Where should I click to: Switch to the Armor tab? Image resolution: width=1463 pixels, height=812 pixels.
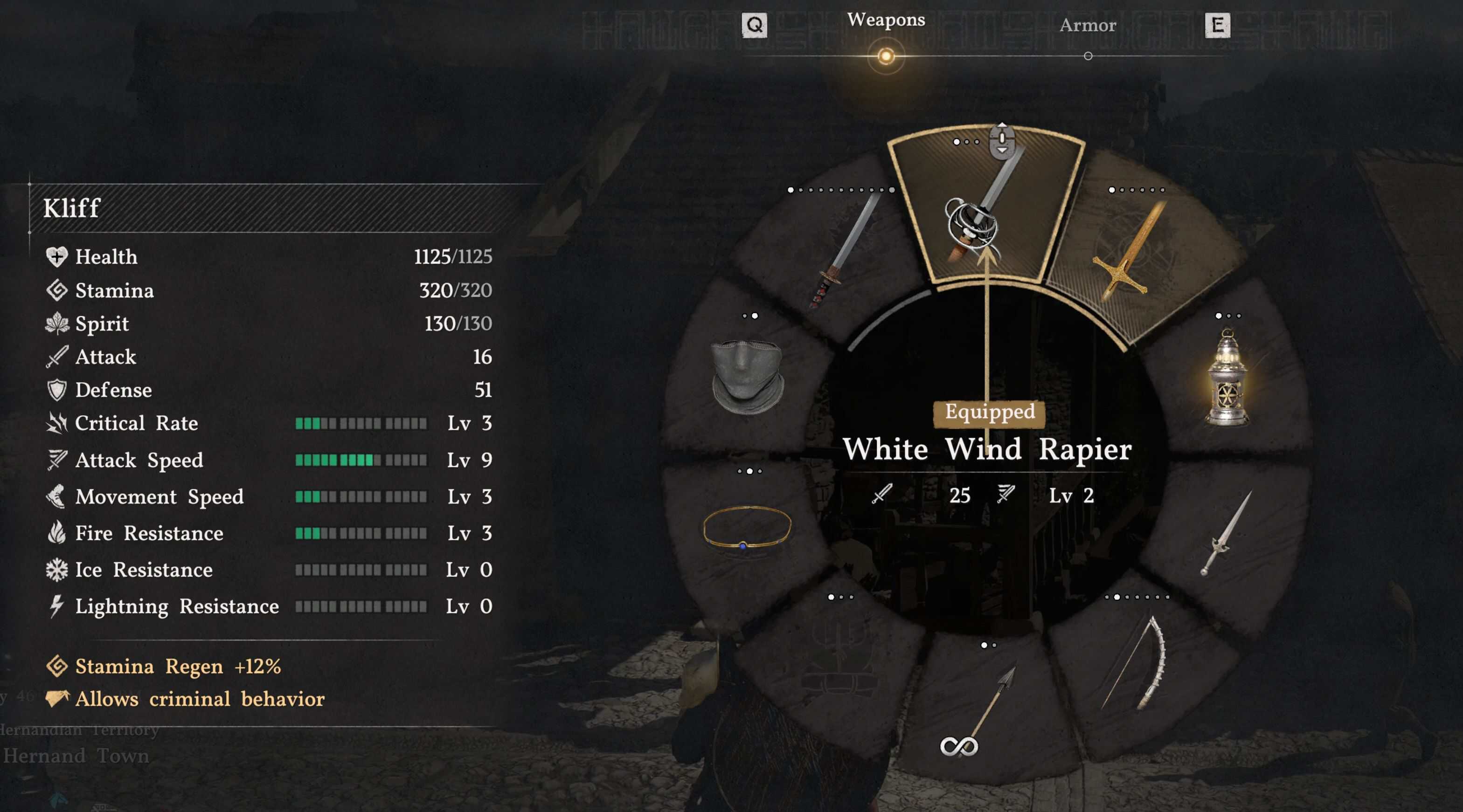click(x=1088, y=26)
